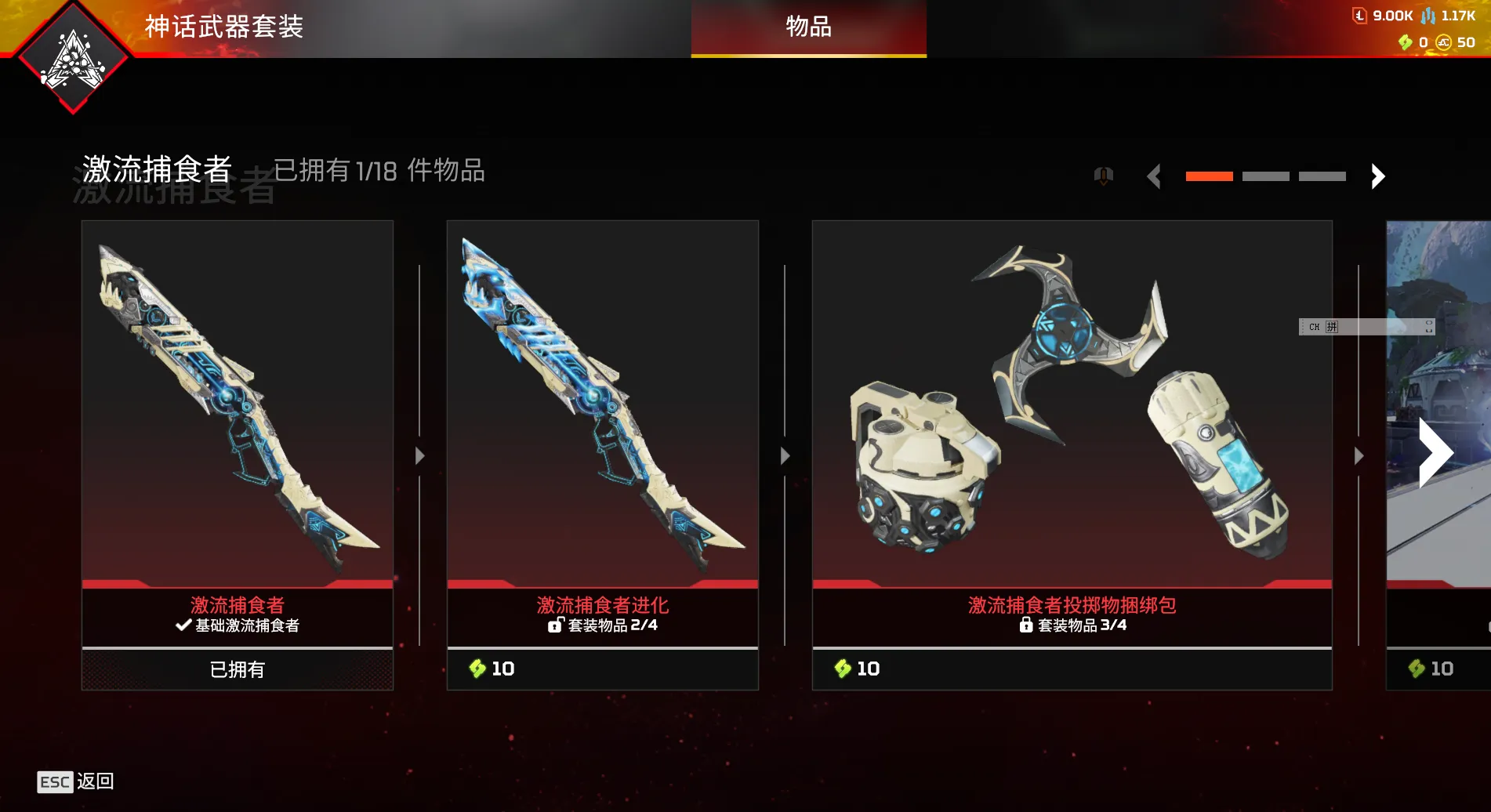Switch to the 物品 tab
Screen dimensions: 1491x812
808,28
